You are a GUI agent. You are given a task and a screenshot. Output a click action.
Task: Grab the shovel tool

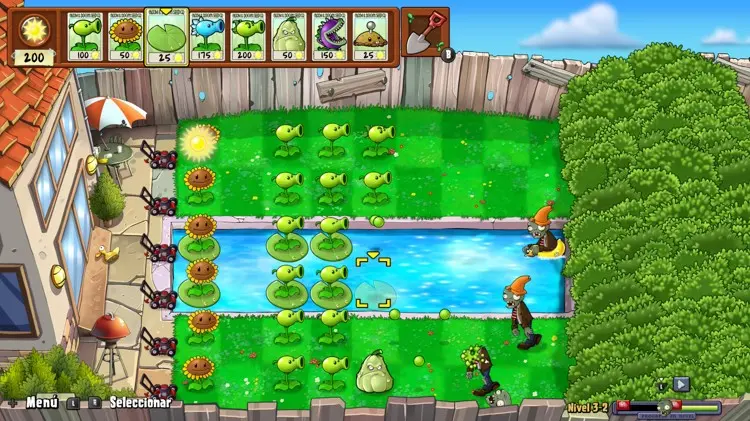point(426,30)
